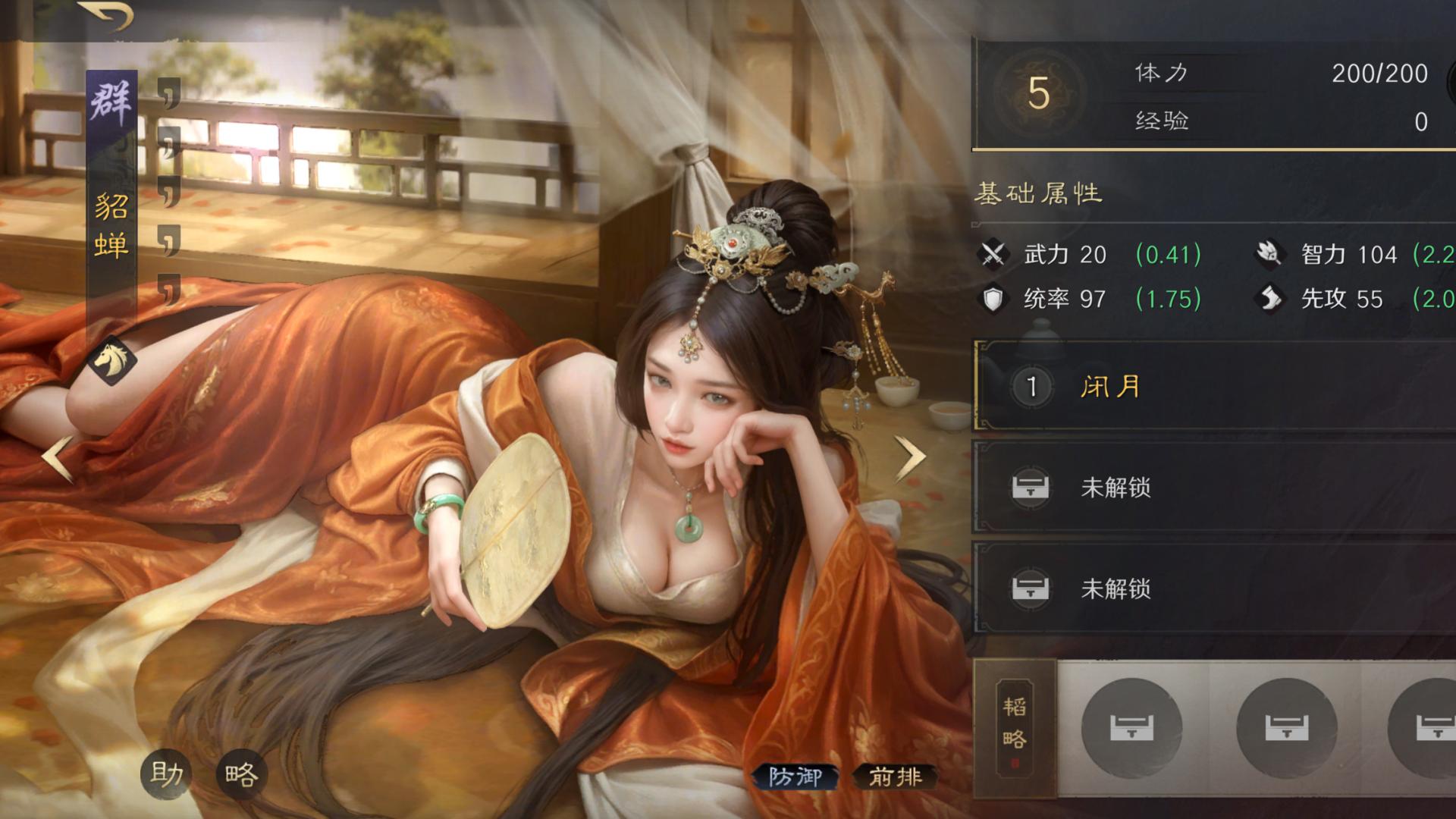
Task: Switch to the 韬略 strategy tab
Action: pyautogui.click(x=1016, y=726)
